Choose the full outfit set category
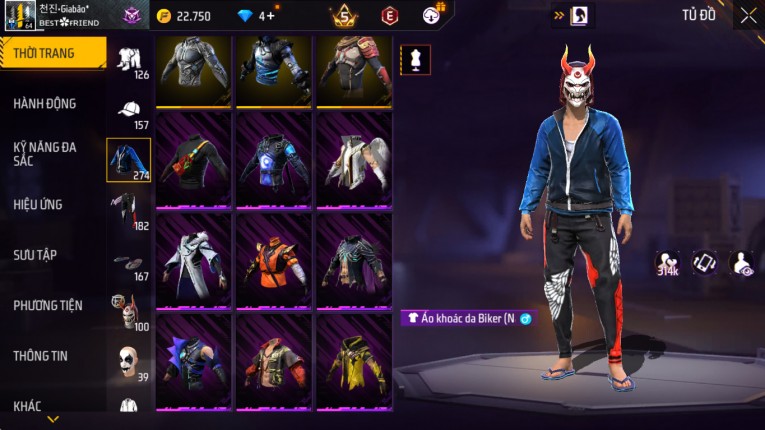The height and width of the screenshot is (430, 765). click(129, 58)
